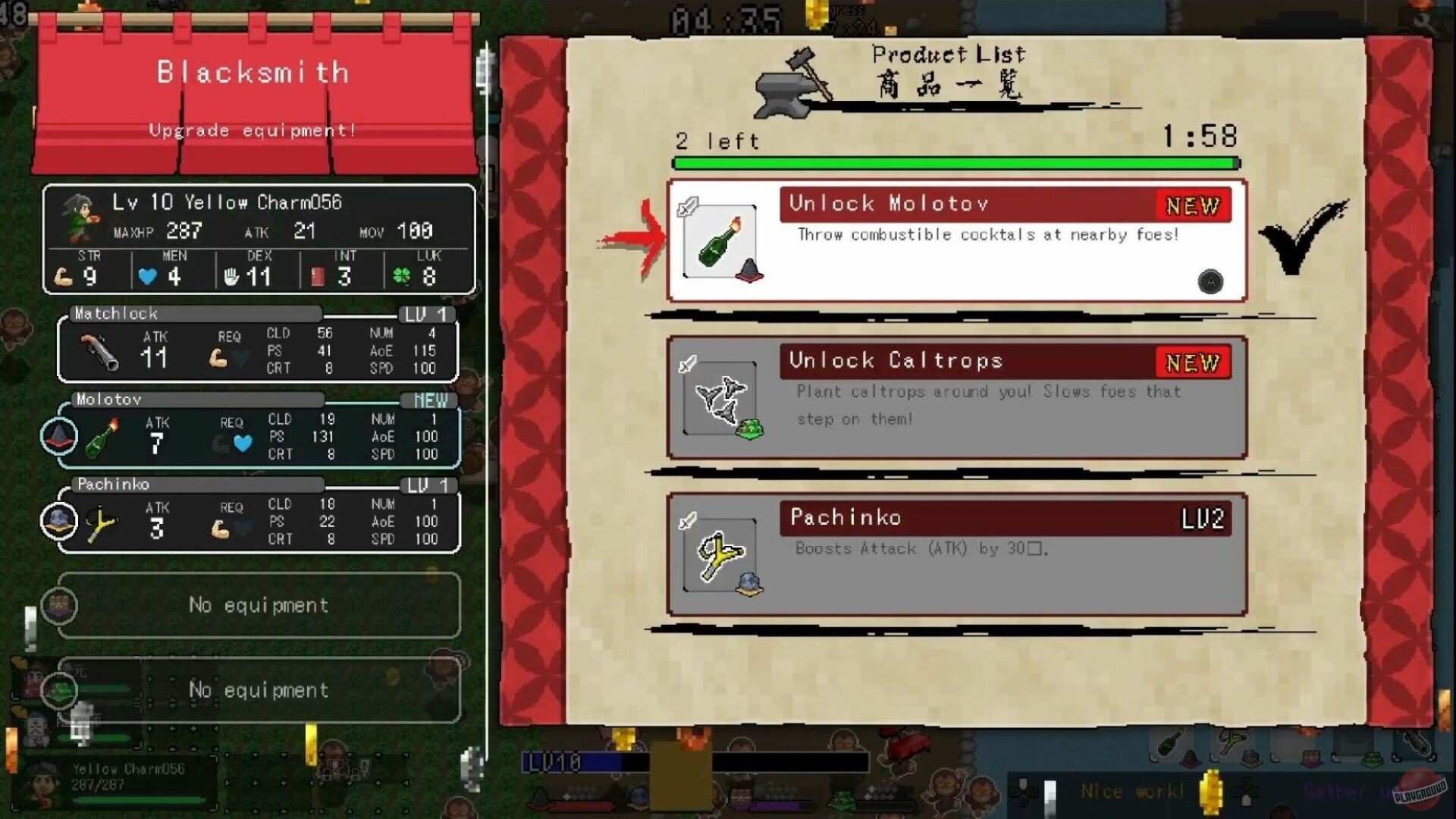
Task: Expand the second No equipment slot
Action: pos(256,690)
